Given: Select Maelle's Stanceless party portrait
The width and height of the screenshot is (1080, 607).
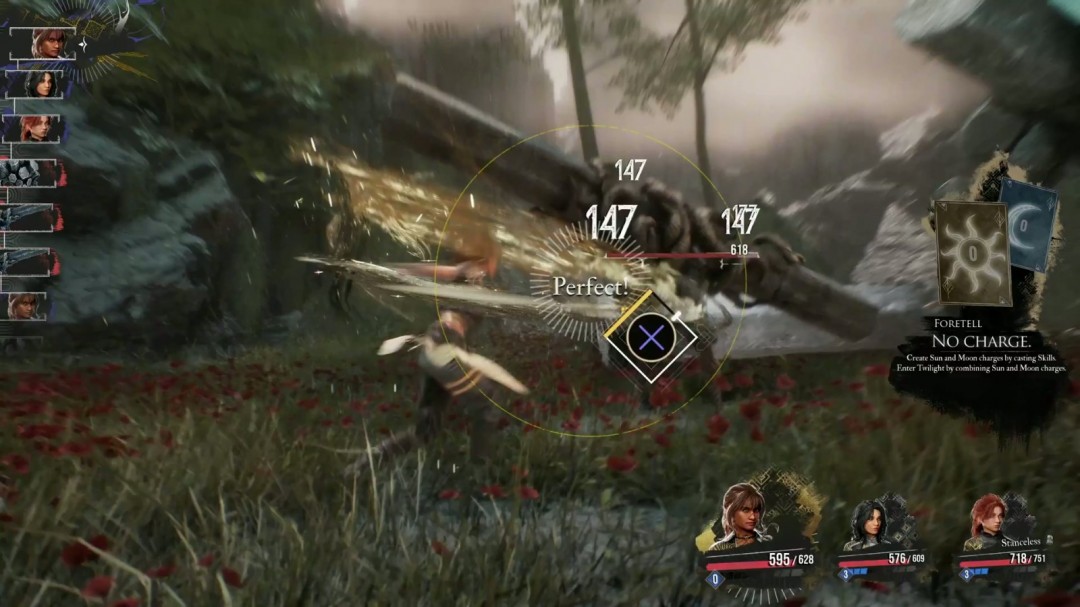Looking at the screenshot, I should [x=986, y=523].
